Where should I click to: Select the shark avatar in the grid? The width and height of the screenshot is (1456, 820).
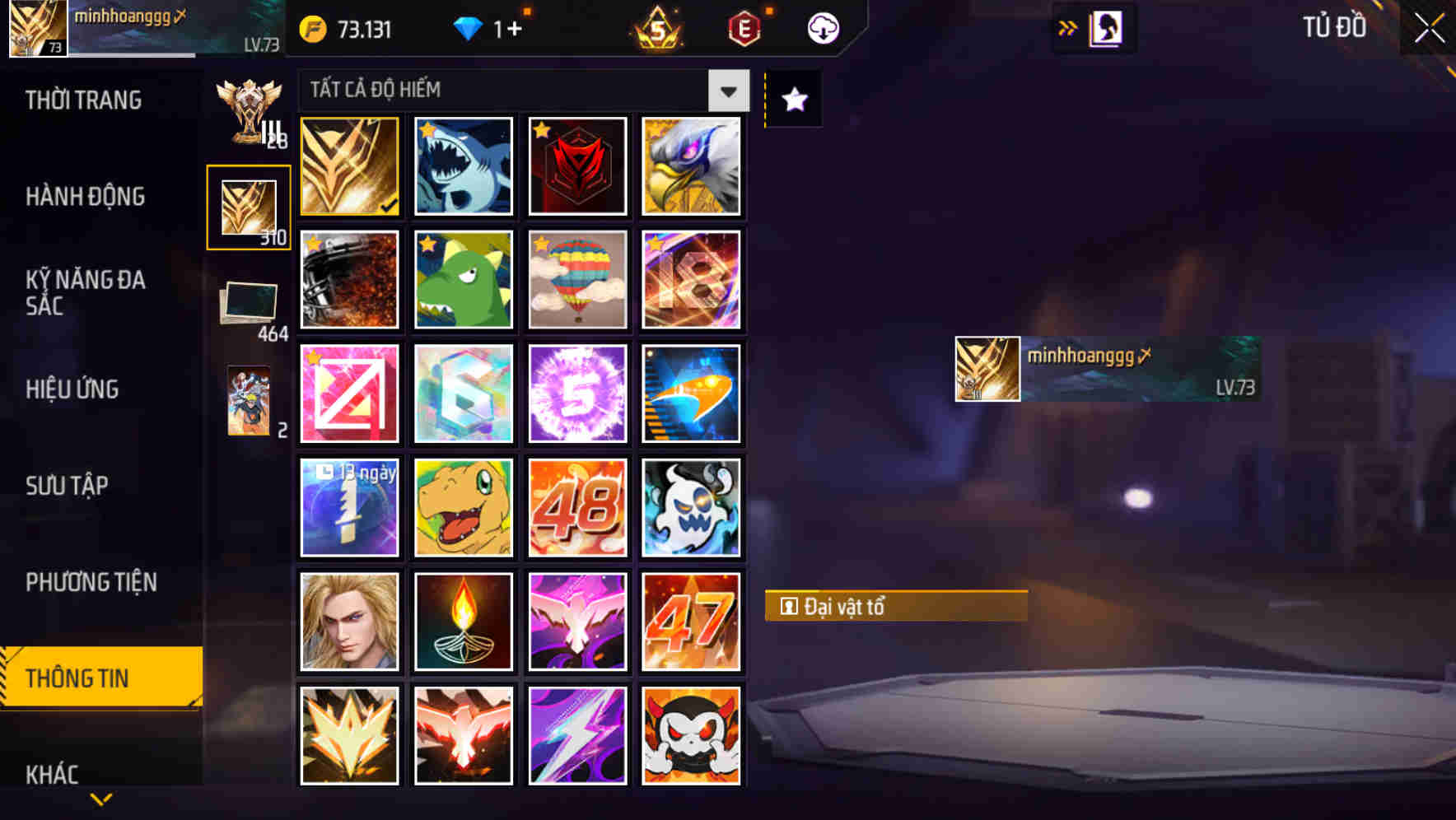(x=463, y=165)
